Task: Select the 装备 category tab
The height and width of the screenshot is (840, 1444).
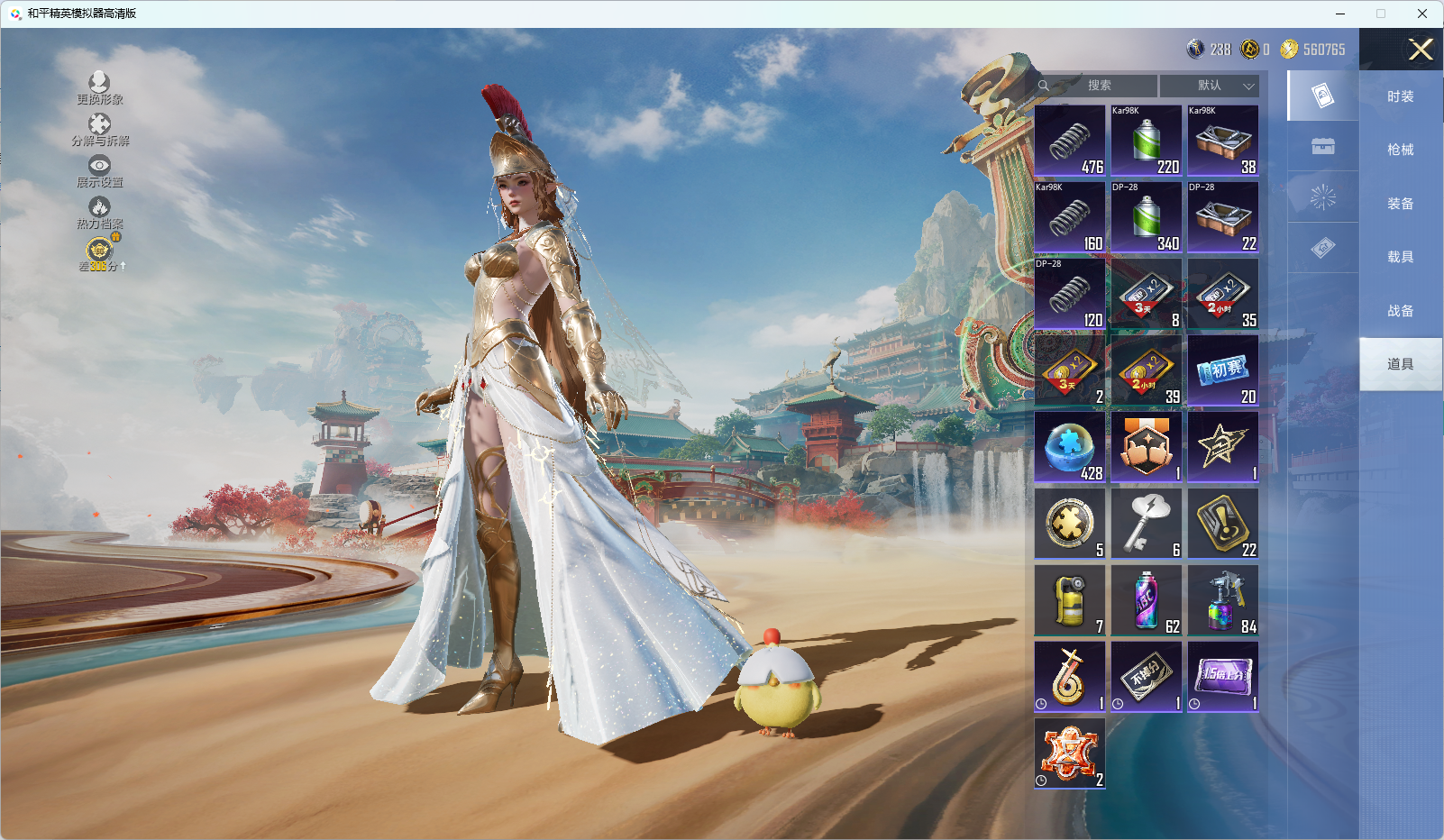Action: 1400,204
